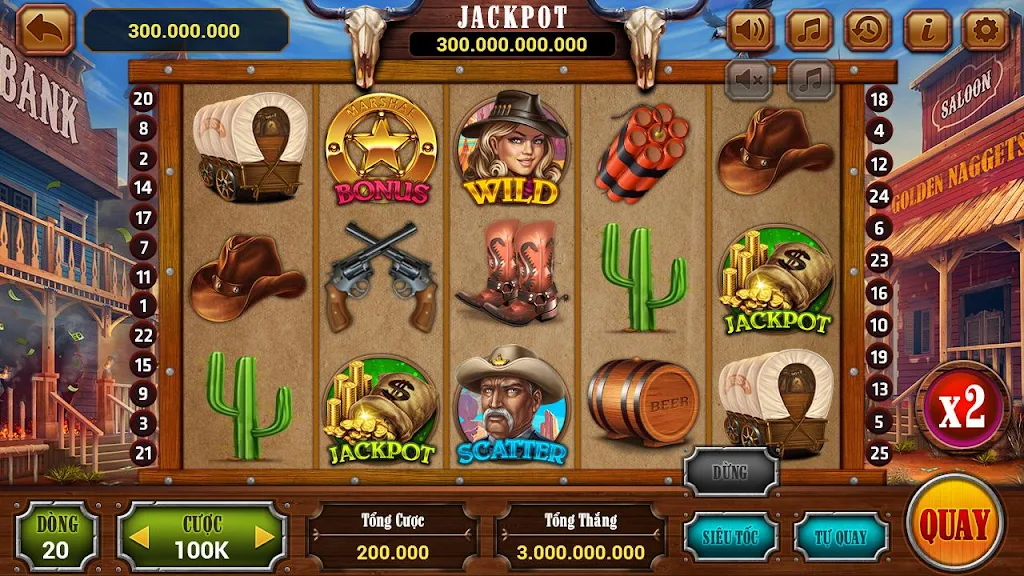Select payline number 21
The image size is (1024, 576).
[x=143, y=453]
